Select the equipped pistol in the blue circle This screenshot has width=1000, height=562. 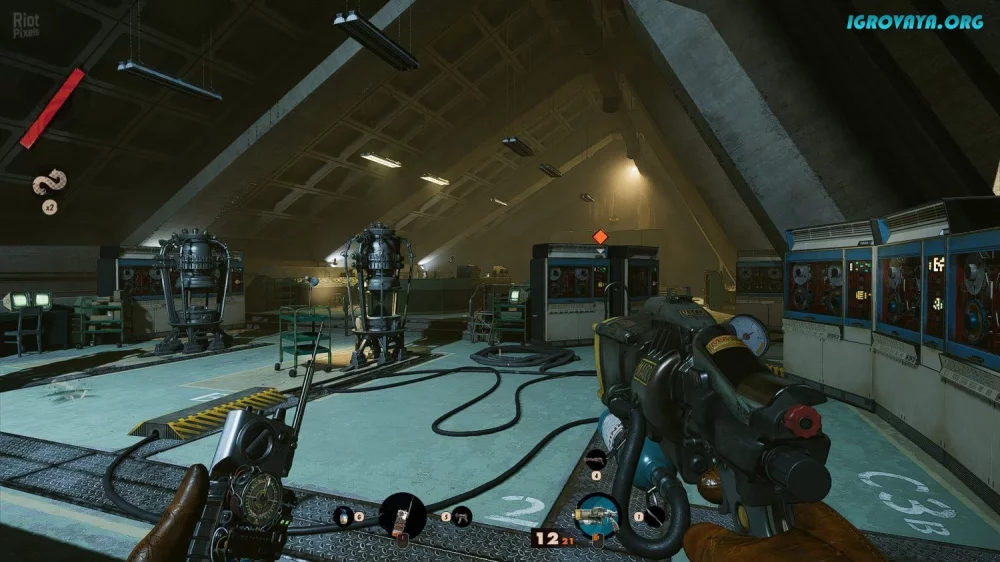[596, 517]
